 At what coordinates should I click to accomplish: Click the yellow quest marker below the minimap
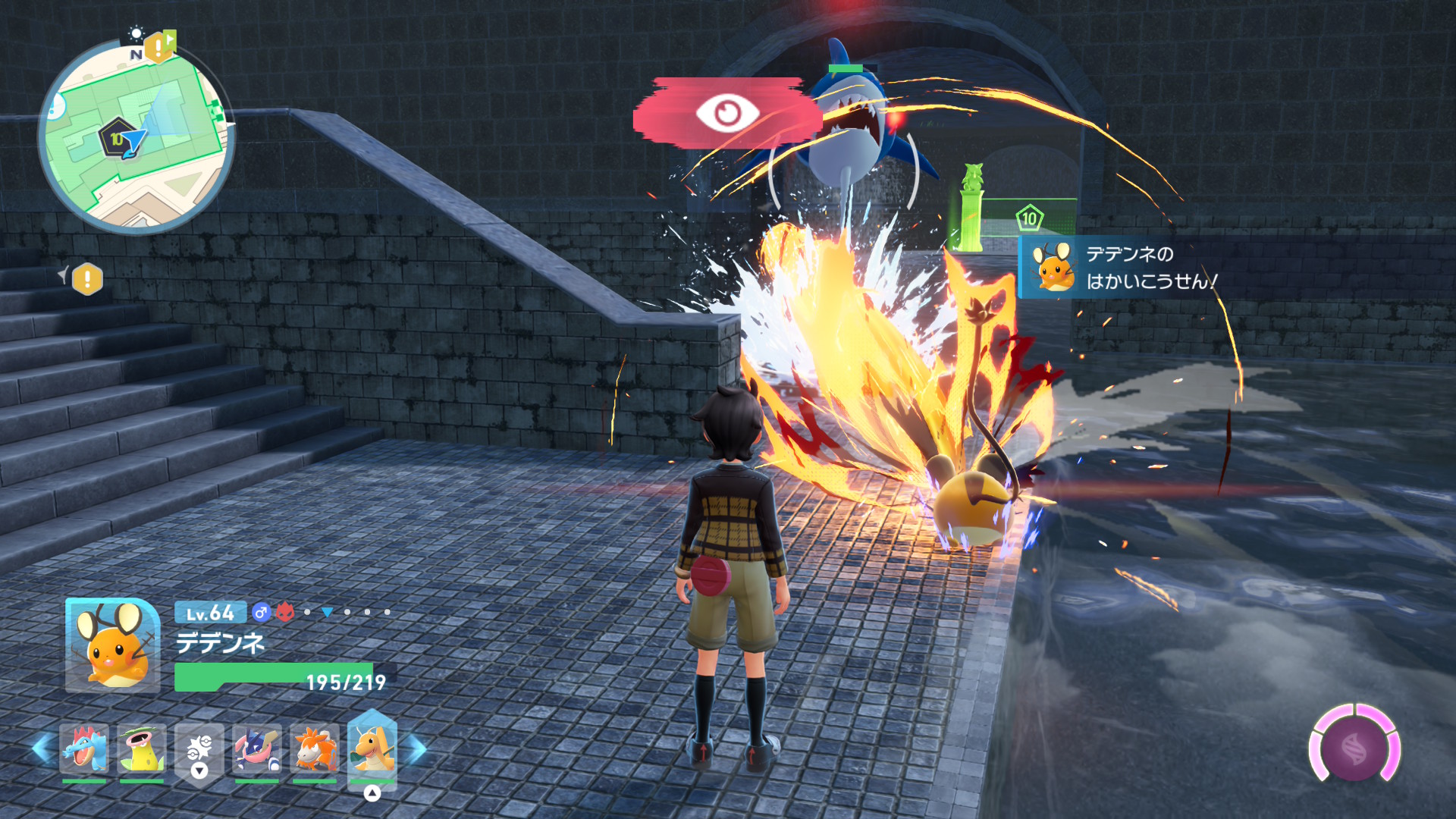pos(87,279)
